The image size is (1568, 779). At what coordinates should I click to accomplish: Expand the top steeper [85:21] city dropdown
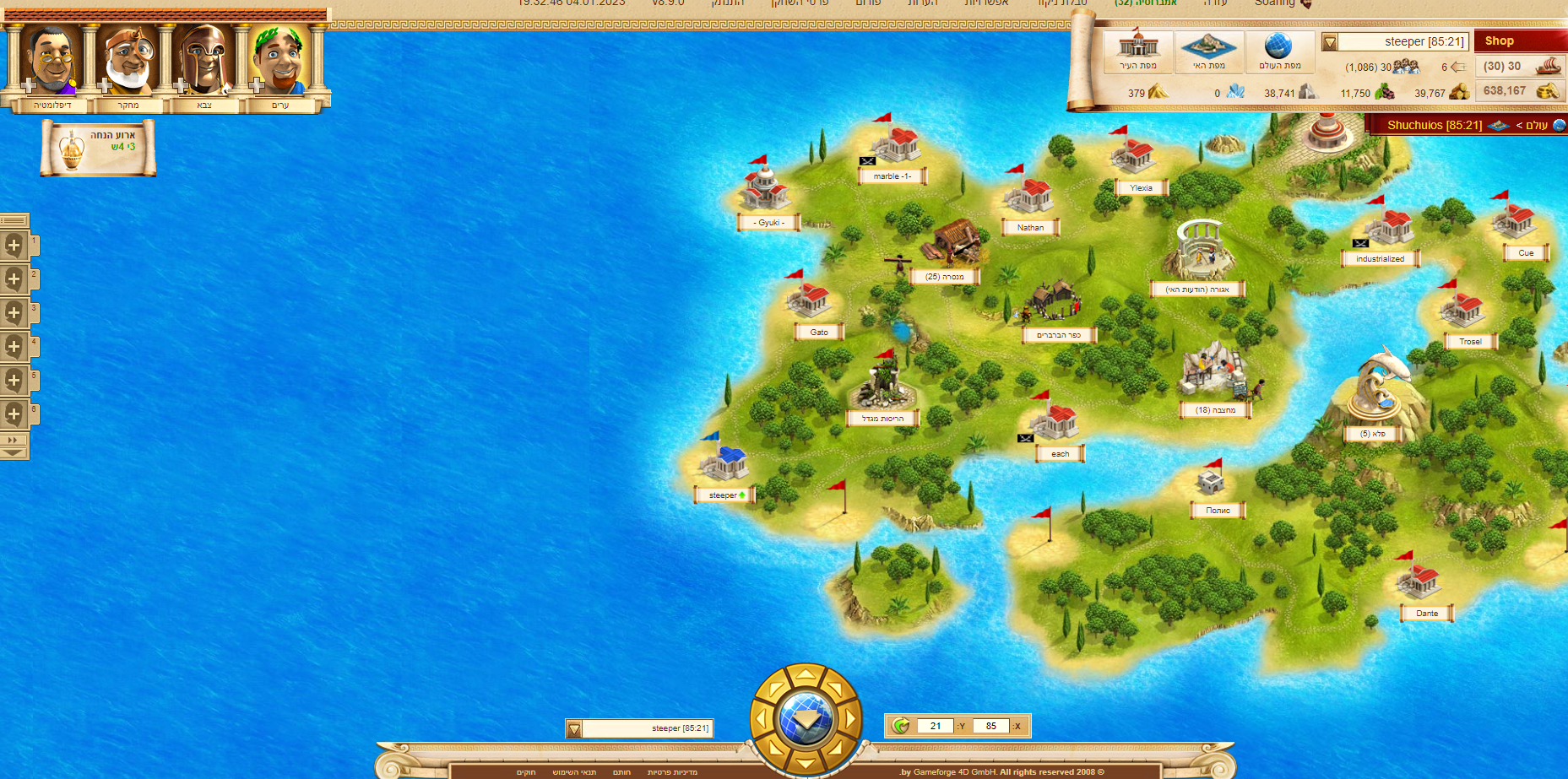(1330, 42)
